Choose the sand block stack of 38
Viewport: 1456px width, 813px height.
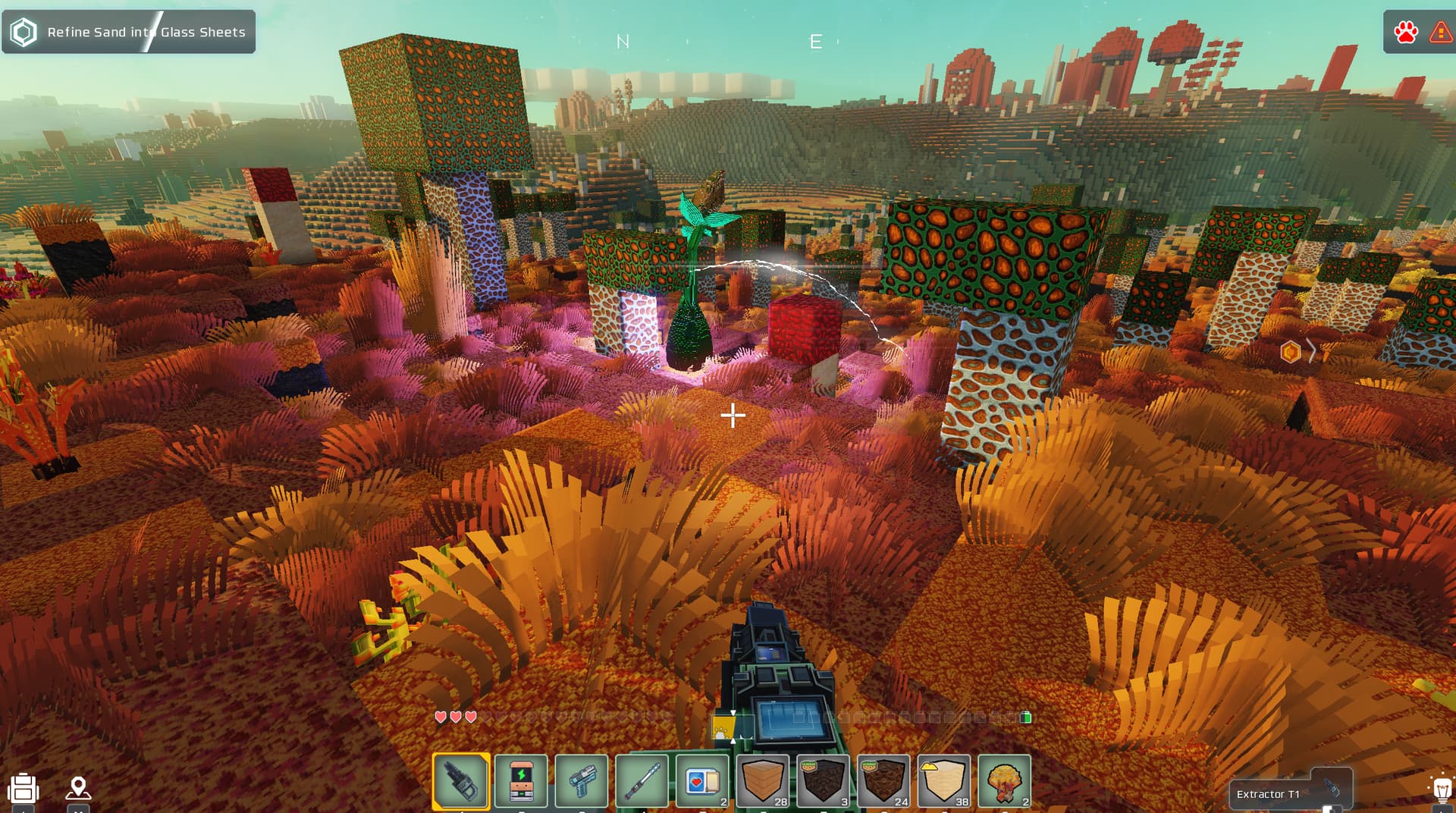(944, 780)
